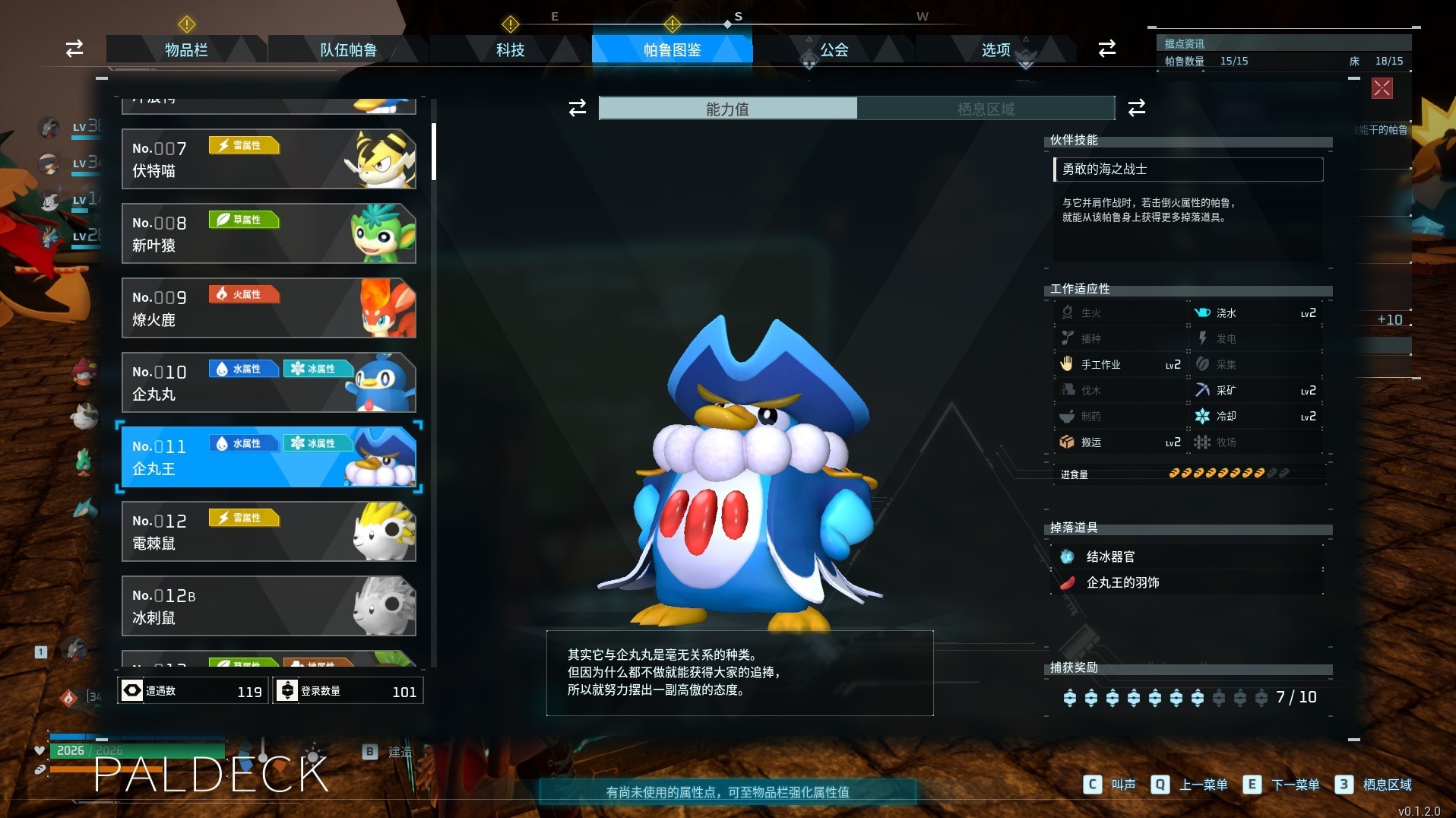Expand the 水属性 badge on 企丸王 entry
The width and height of the screenshot is (1456, 818).
click(243, 443)
